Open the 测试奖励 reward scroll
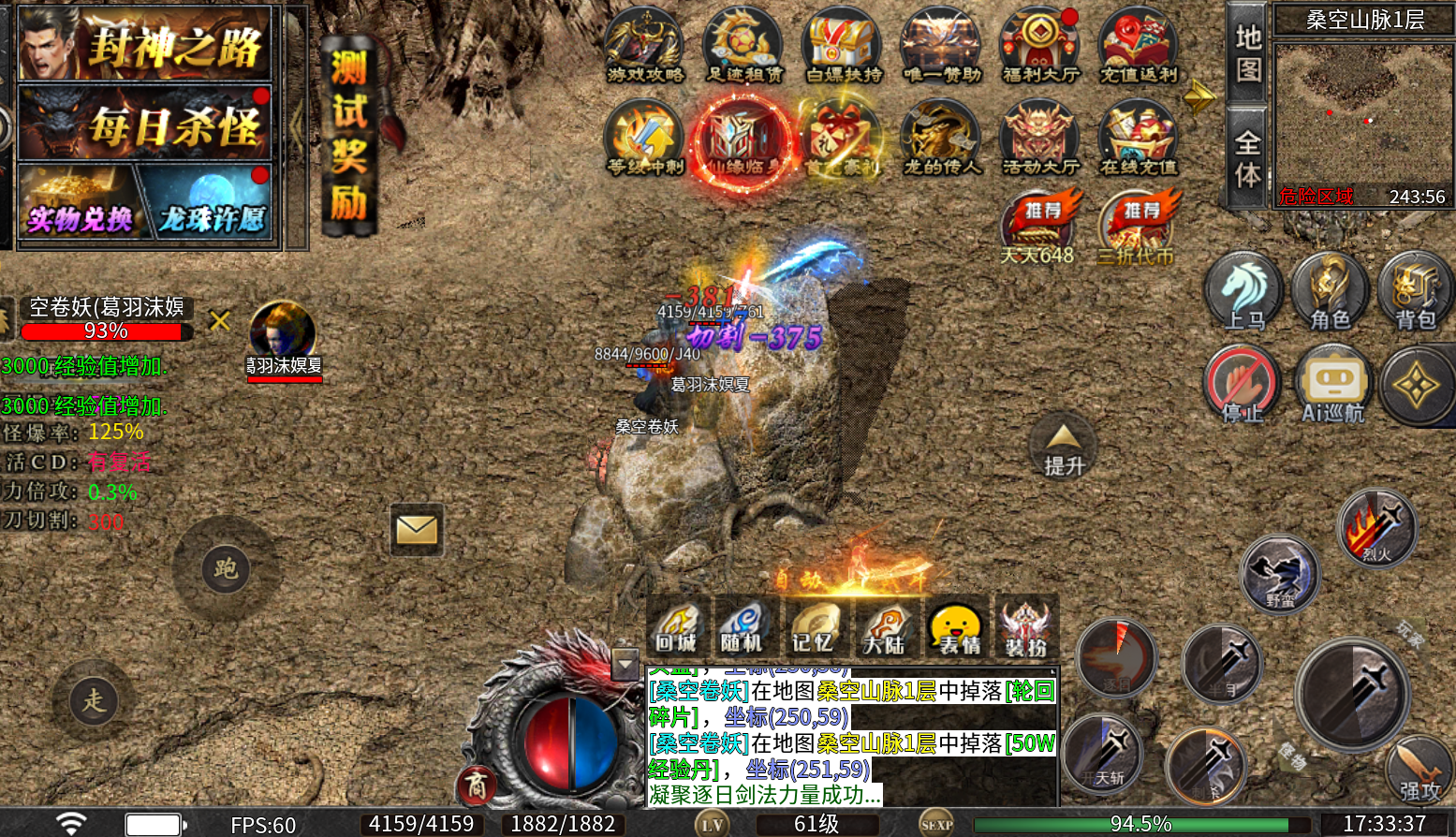 point(349,136)
